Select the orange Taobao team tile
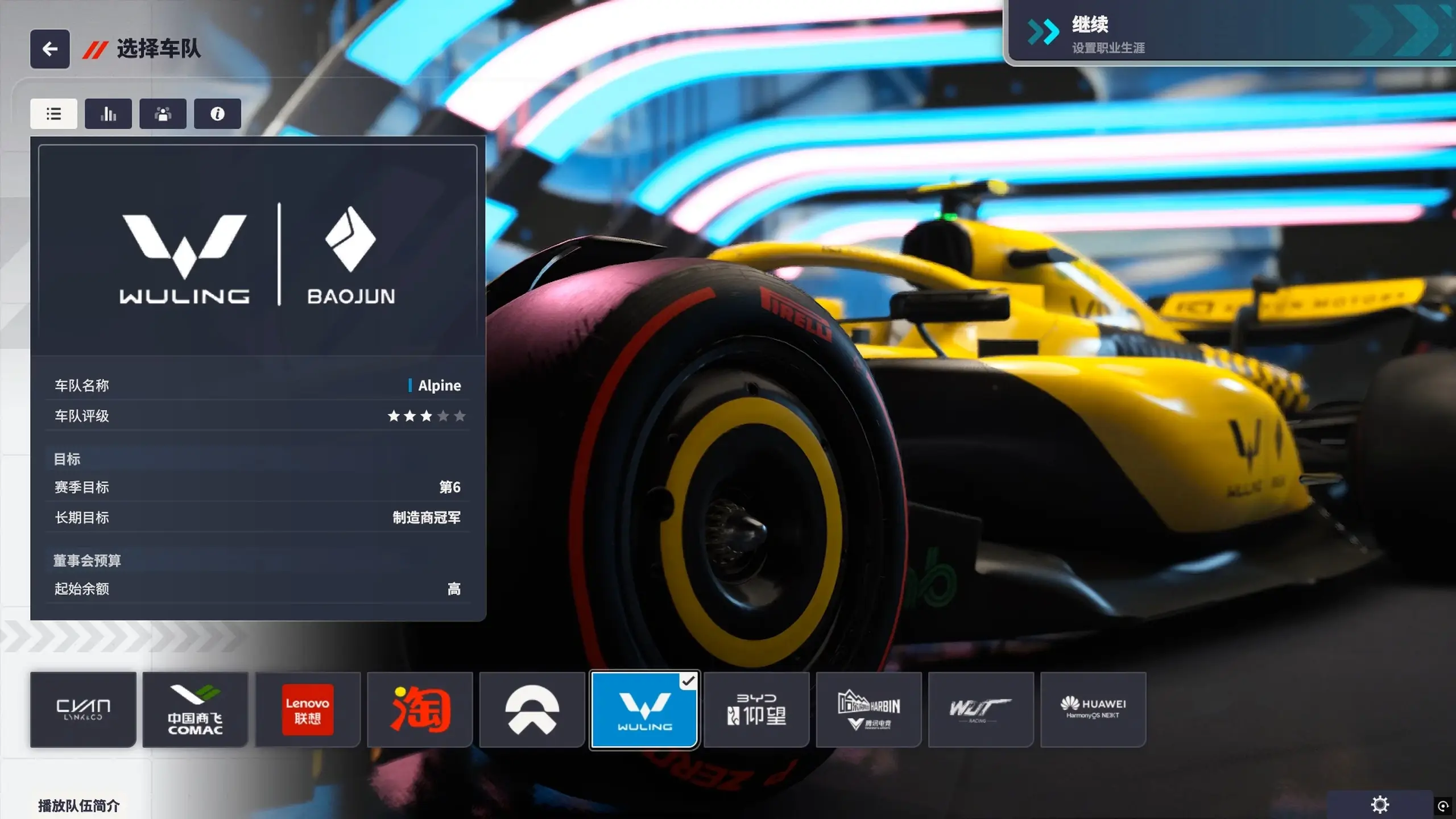 [x=420, y=710]
